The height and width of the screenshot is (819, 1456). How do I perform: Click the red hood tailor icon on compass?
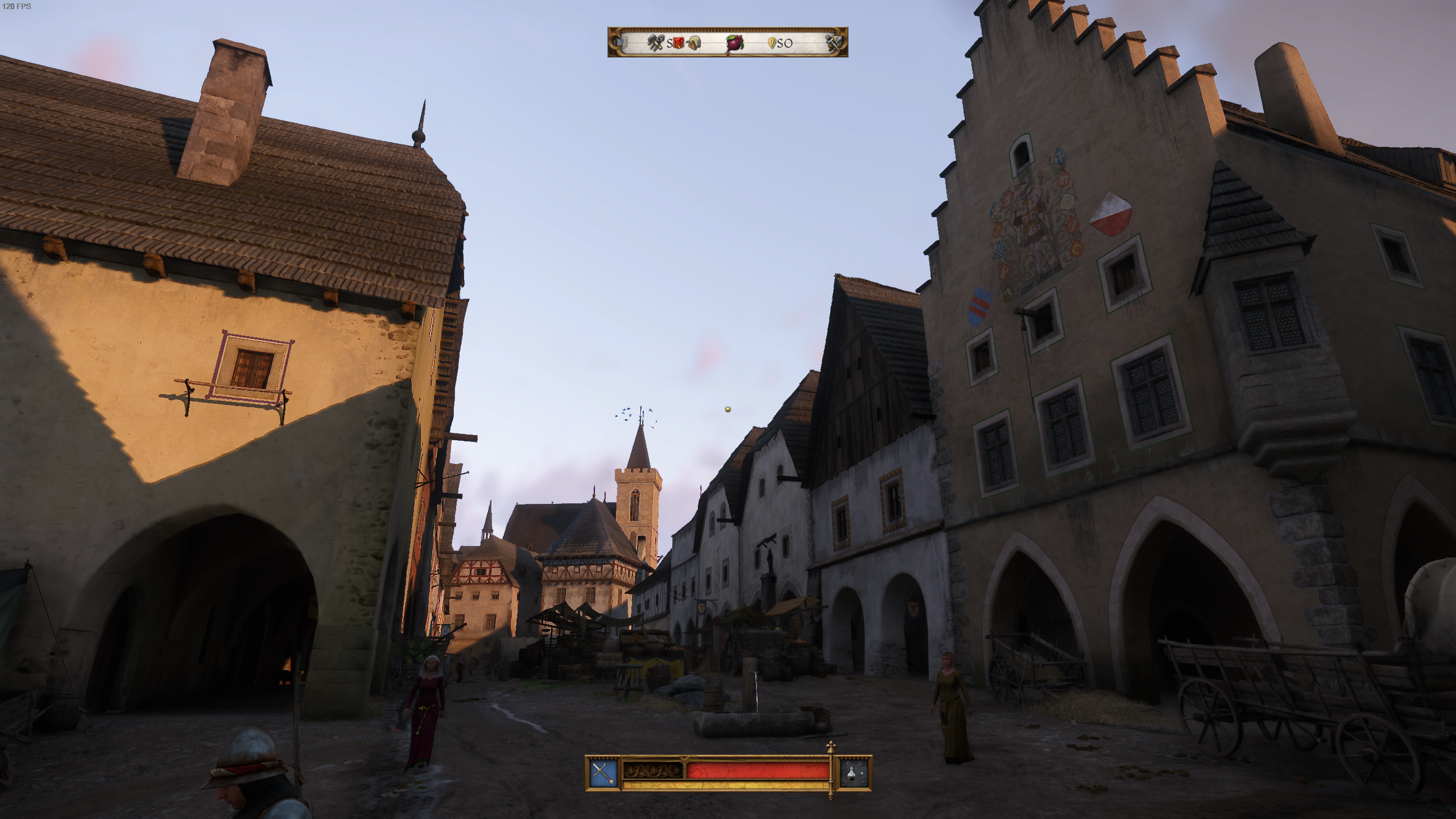coord(679,44)
